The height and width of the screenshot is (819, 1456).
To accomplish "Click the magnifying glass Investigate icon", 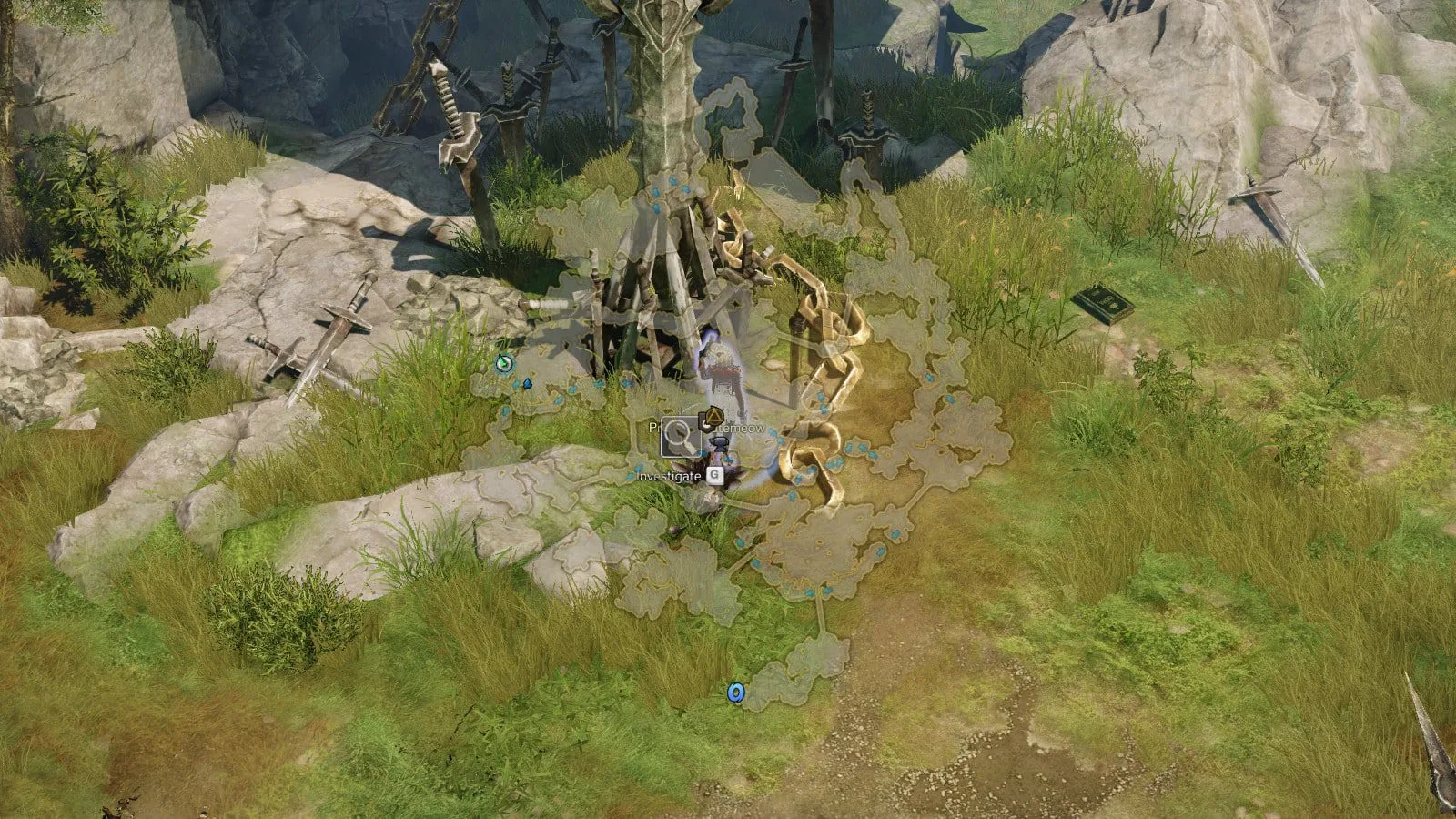I will [680, 438].
